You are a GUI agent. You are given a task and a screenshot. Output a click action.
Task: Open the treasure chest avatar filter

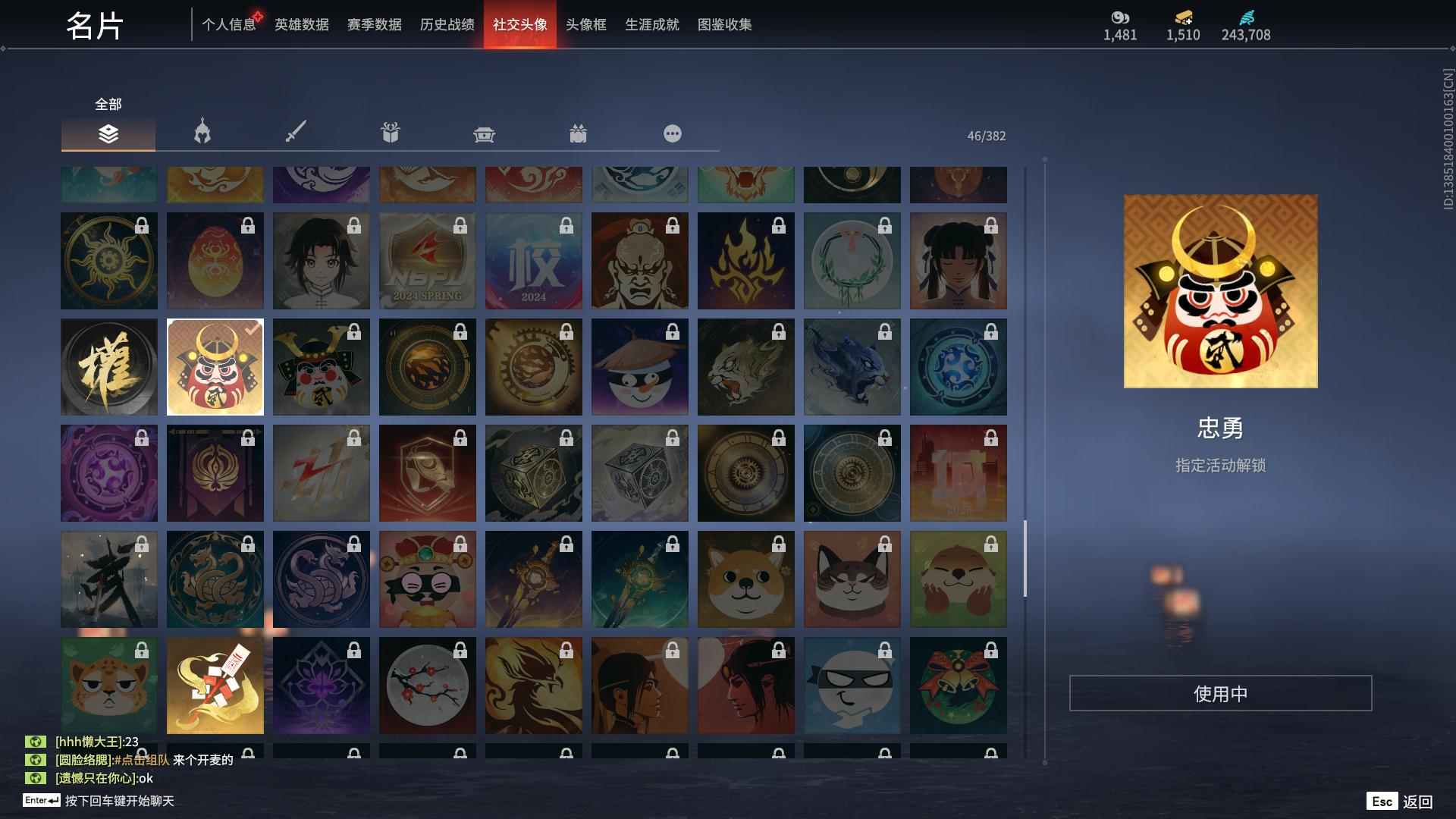pyautogui.click(x=484, y=133)
